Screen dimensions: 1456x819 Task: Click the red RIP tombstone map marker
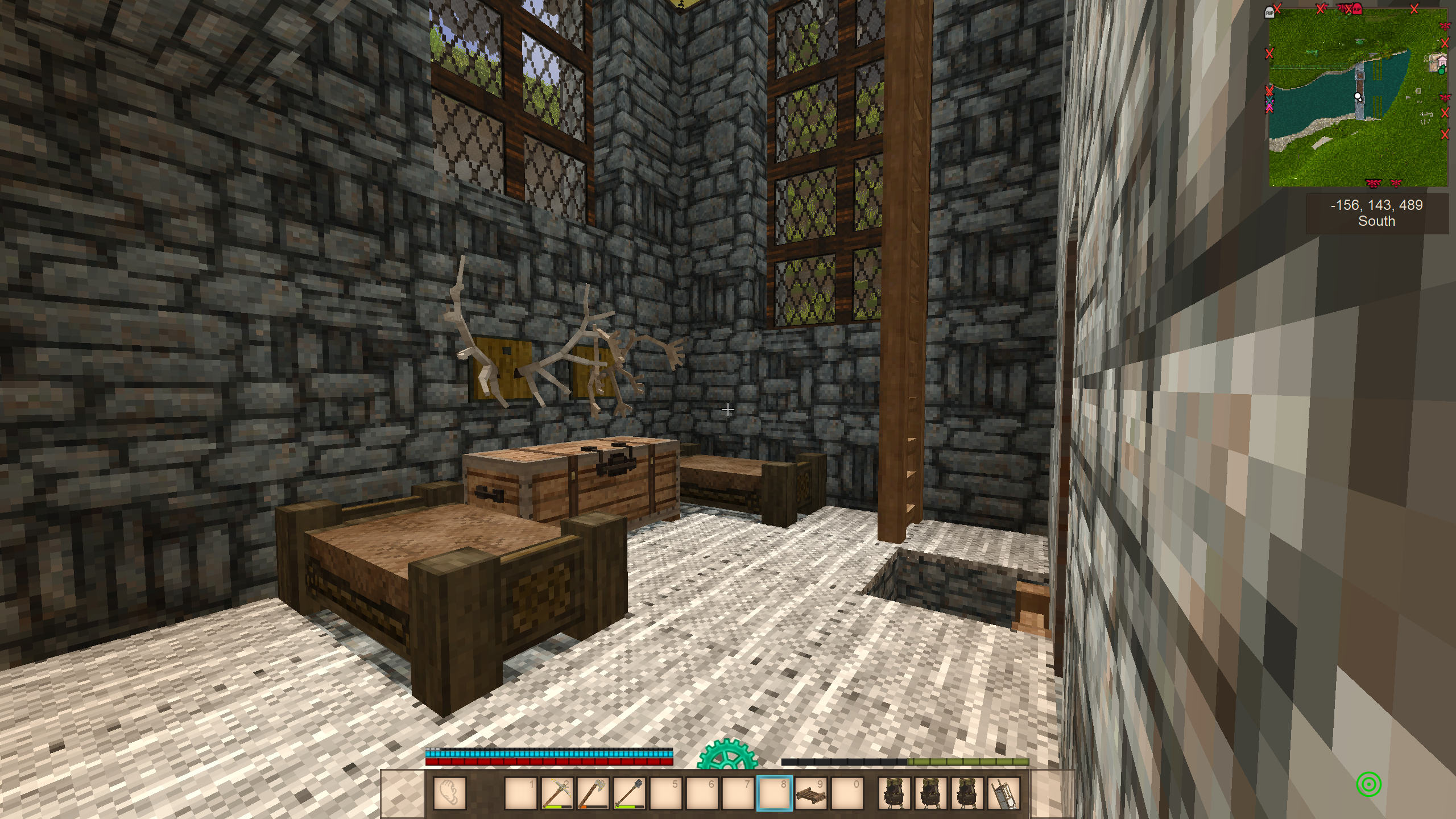(1357, 9)
